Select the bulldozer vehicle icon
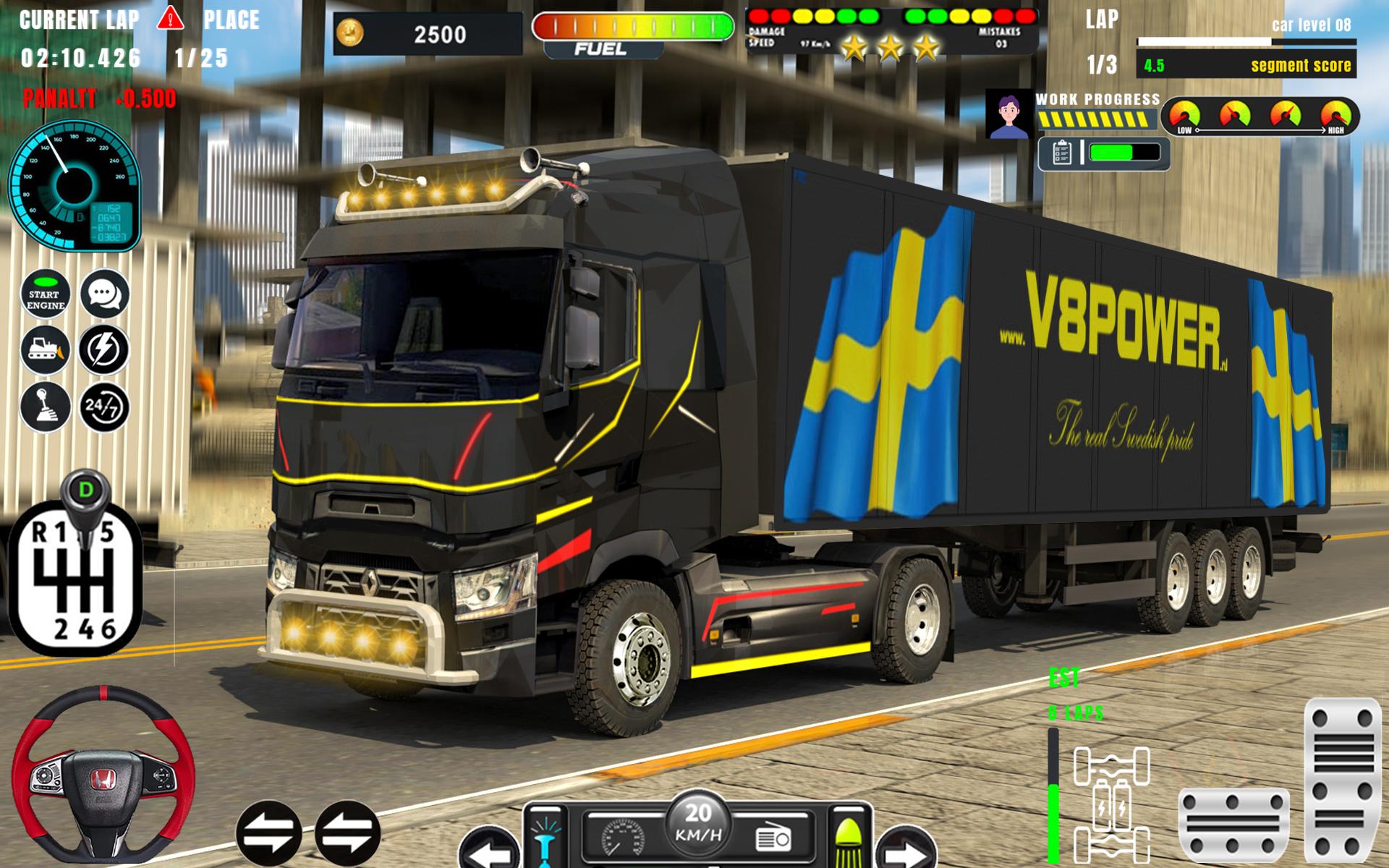Viewport: 1389px width, 868px height. click(x=46, y=350)
